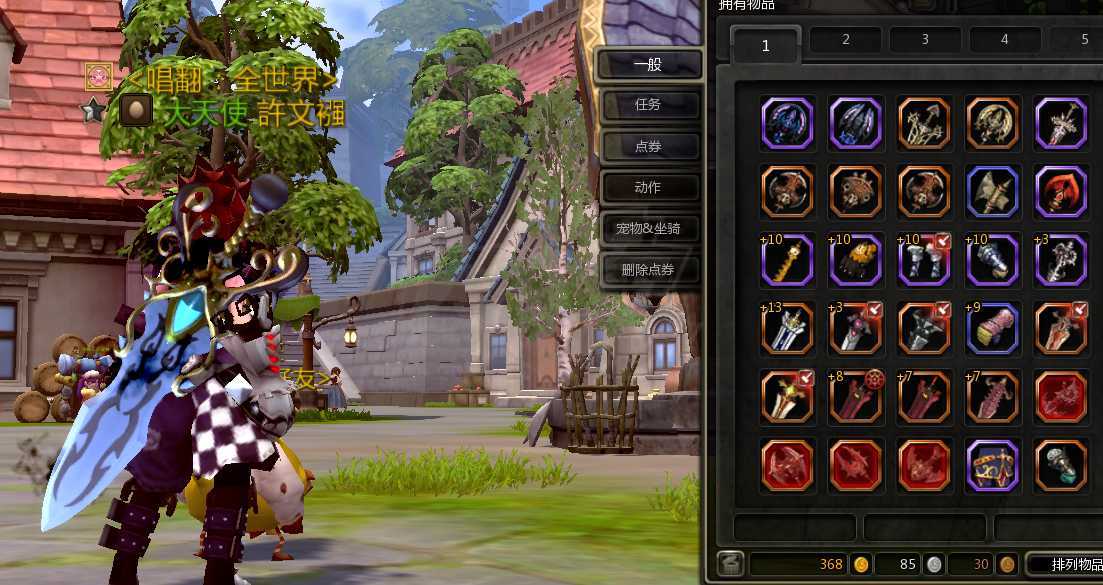The image size is (1103, 585).
Task: Select the +13 silver sword item
Action: tap(787, 328)
